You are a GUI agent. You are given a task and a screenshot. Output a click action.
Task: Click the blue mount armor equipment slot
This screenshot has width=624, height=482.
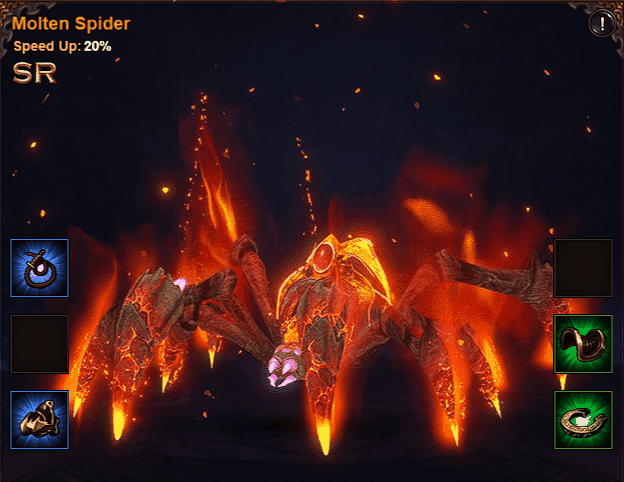[40, 420]
